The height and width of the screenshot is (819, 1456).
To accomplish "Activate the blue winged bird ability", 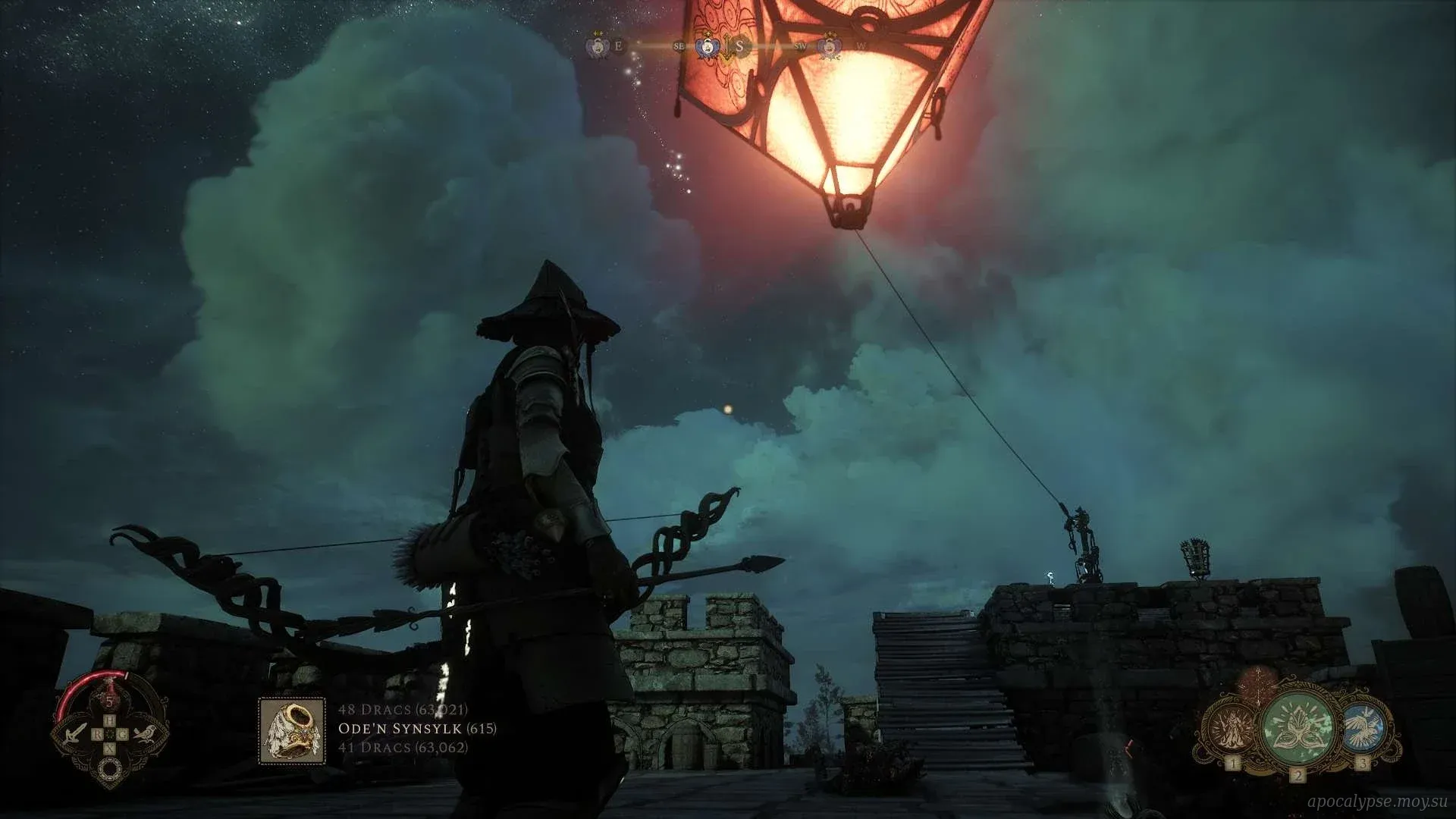I will [1363, 728].
